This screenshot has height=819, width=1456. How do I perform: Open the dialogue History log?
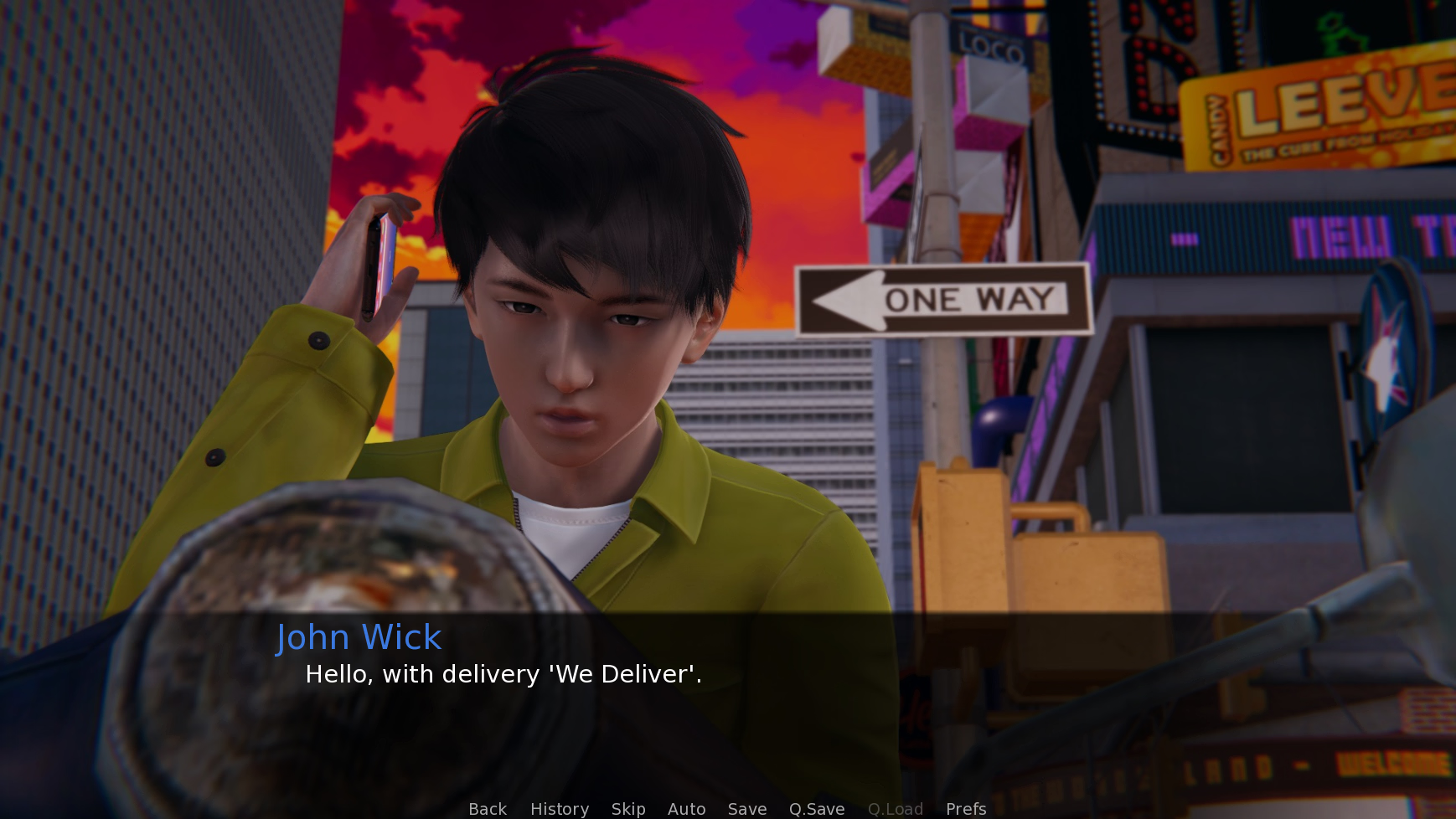[x=560, y=809]
